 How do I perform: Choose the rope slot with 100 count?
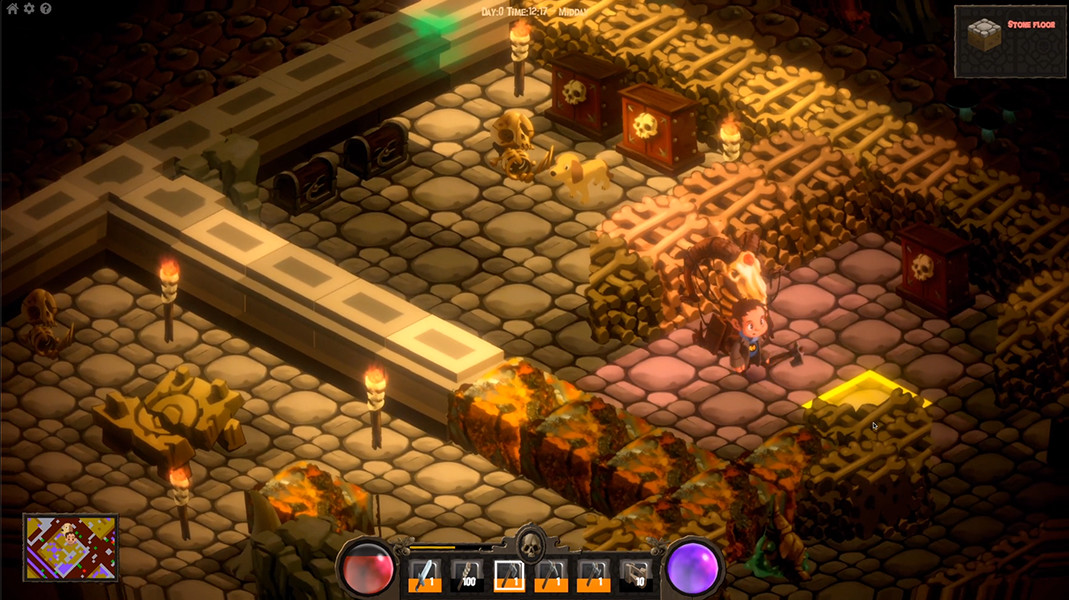tap(467, 574)
